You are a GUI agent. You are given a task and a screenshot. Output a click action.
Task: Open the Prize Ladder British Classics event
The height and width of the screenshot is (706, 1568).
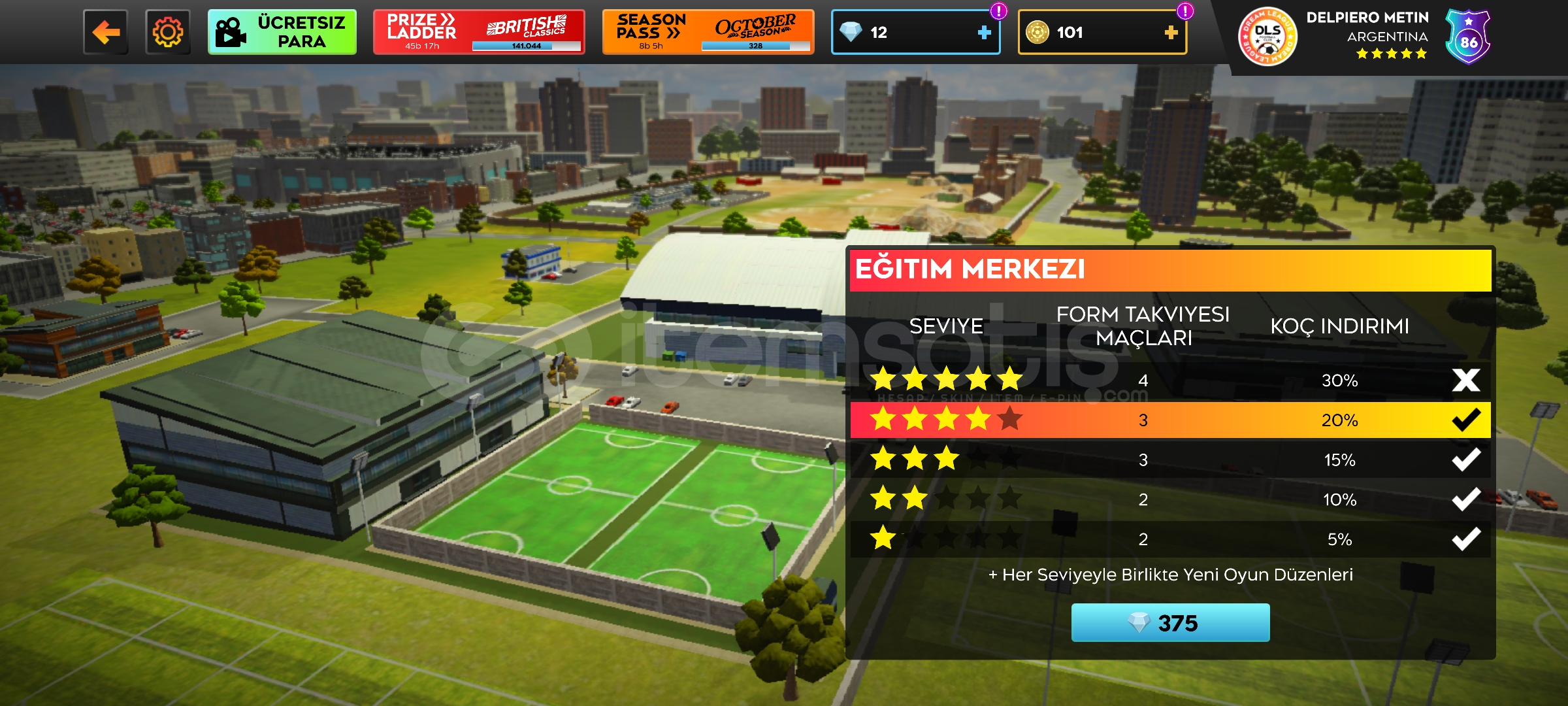point(478,32)
